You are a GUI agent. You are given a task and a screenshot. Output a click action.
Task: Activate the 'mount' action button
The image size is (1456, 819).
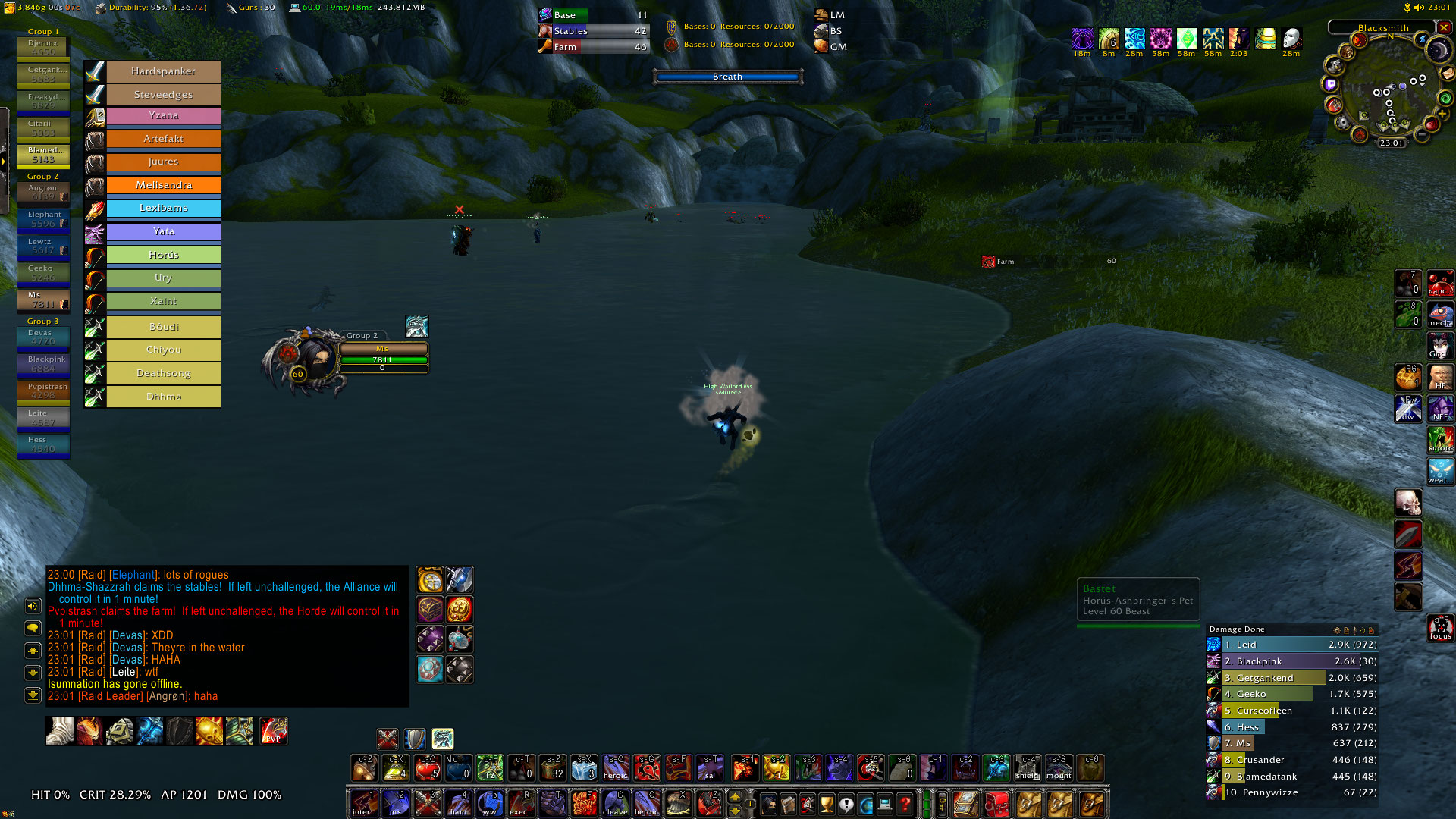1059,767
